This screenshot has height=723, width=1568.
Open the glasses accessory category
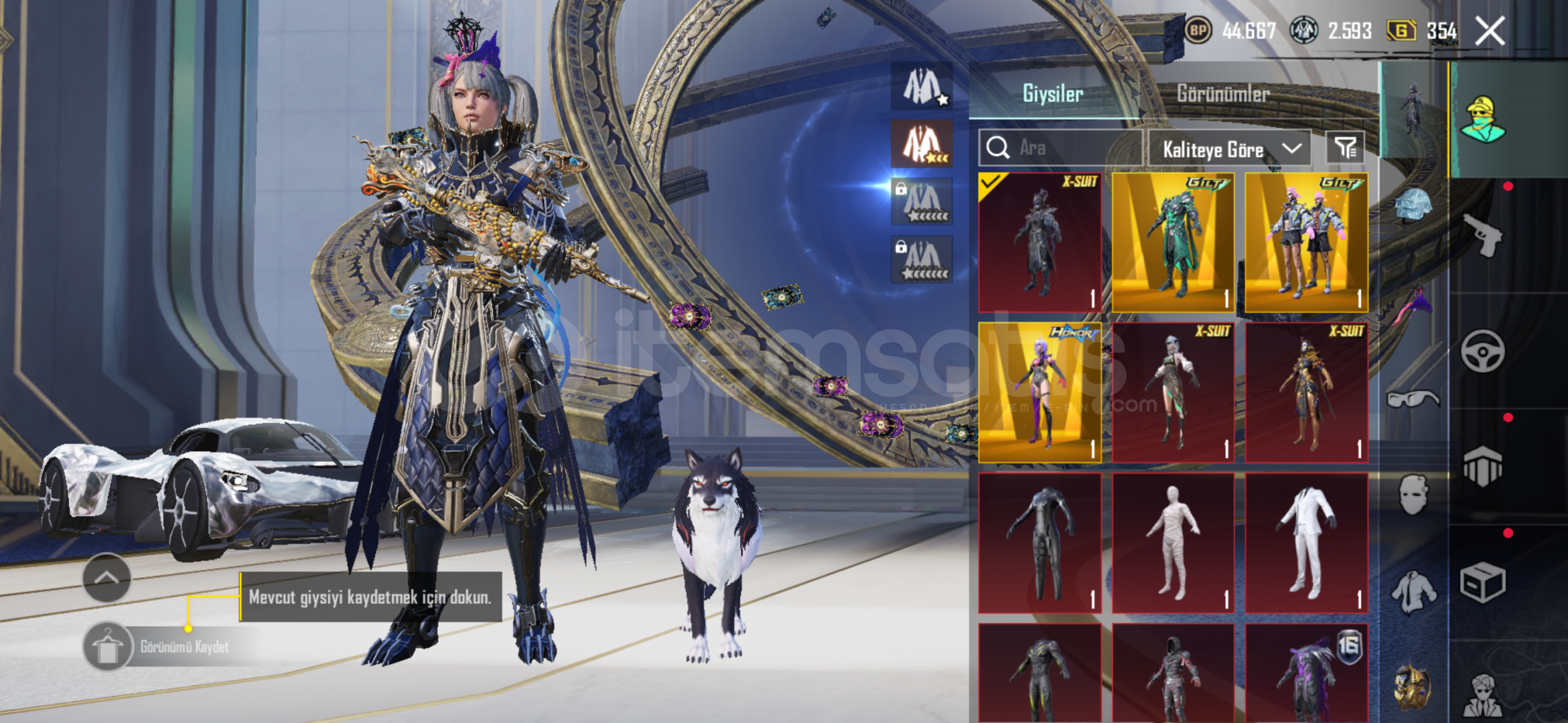click(x=1413, y=400)
